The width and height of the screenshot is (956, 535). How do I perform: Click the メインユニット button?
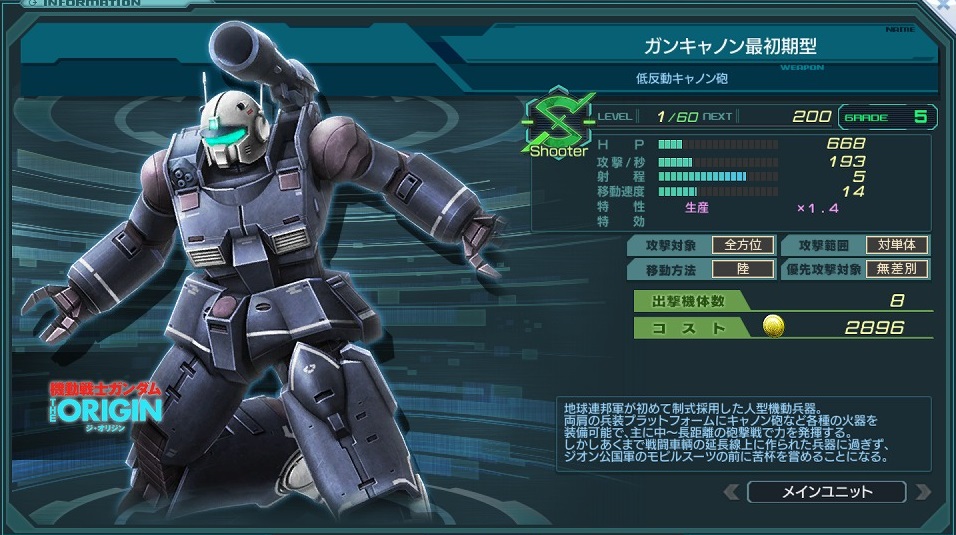click(825, 492)
